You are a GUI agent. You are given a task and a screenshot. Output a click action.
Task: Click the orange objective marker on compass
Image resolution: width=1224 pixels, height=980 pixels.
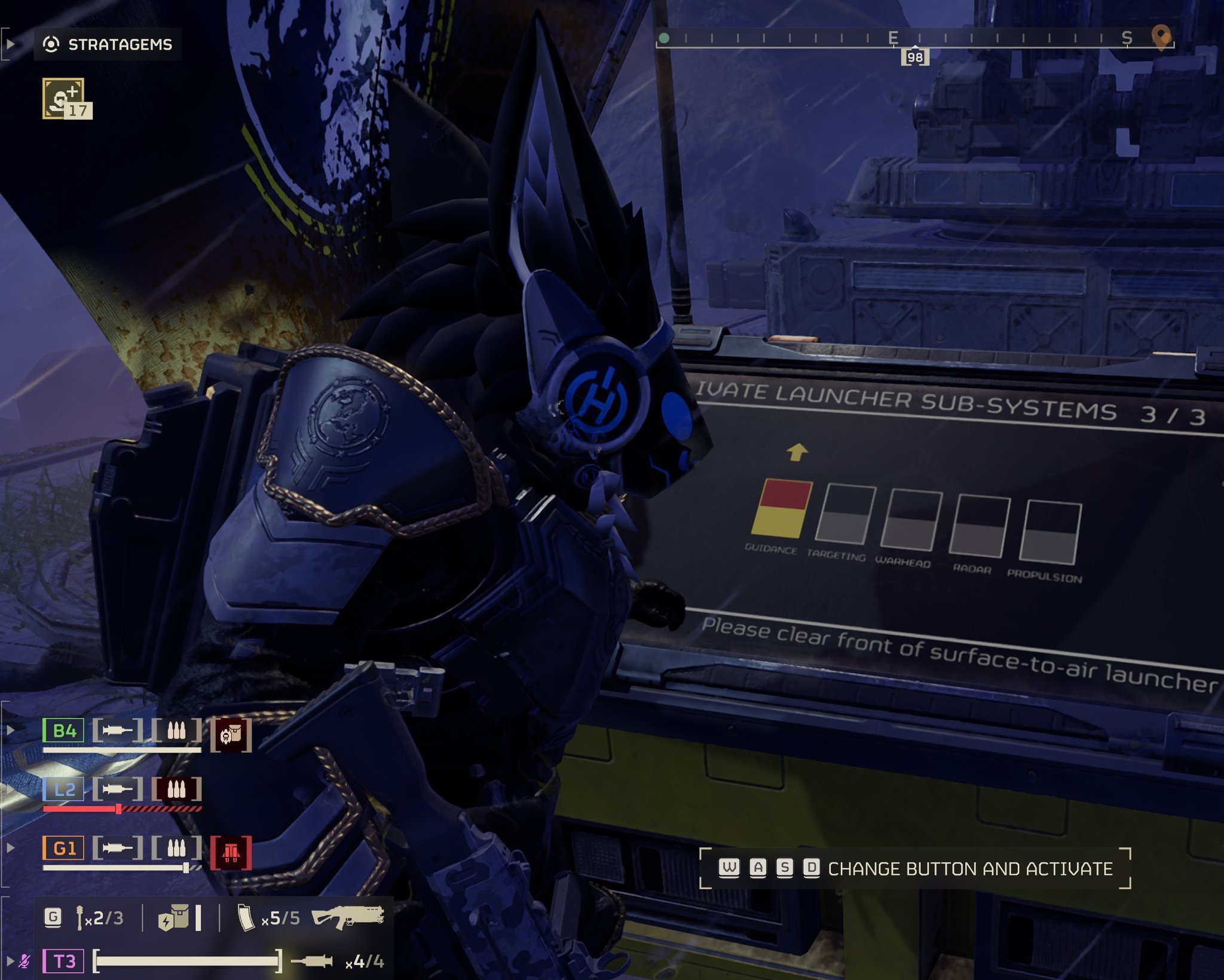pos(1160,38)
